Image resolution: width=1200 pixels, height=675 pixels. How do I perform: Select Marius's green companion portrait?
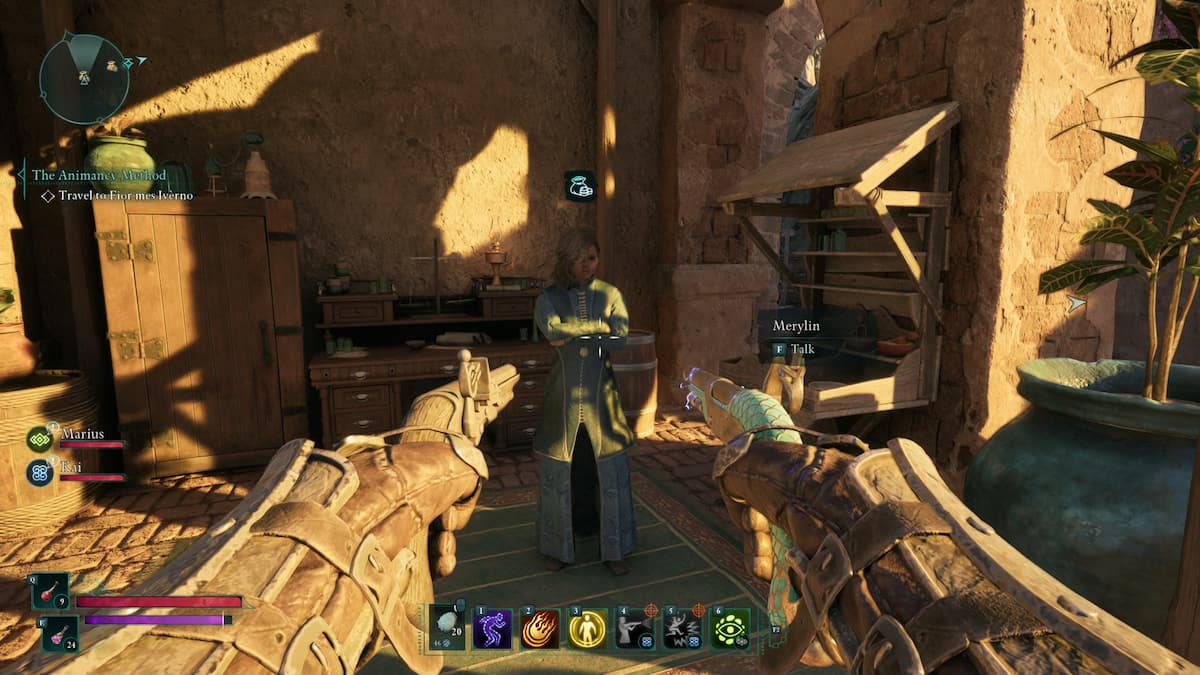[40, 439]
